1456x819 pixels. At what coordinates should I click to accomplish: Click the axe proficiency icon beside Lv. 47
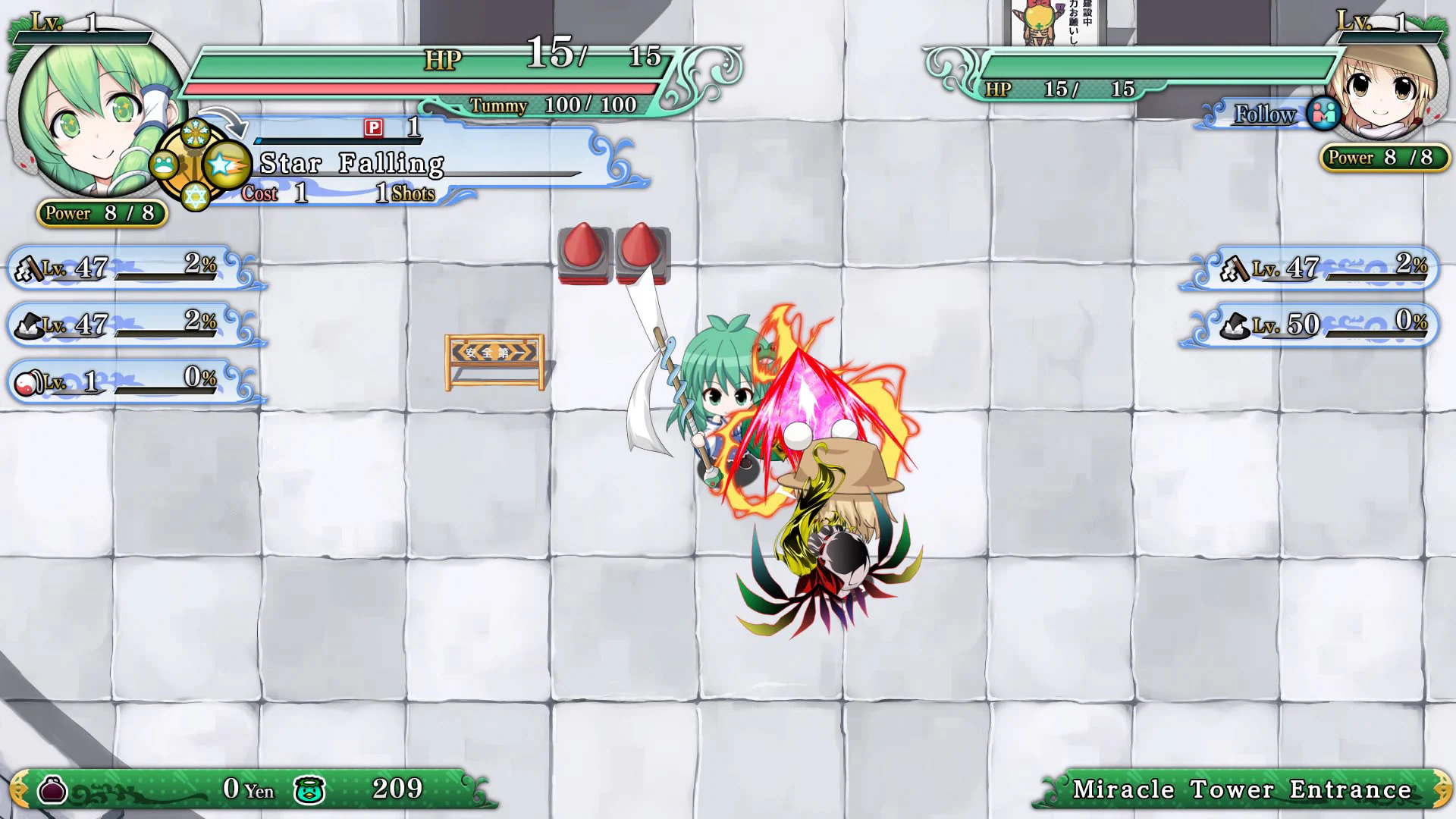coord(30,267)
